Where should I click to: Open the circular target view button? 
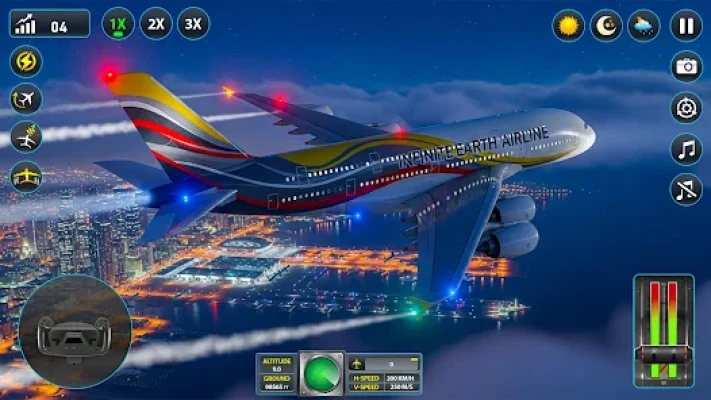(686, 108)
